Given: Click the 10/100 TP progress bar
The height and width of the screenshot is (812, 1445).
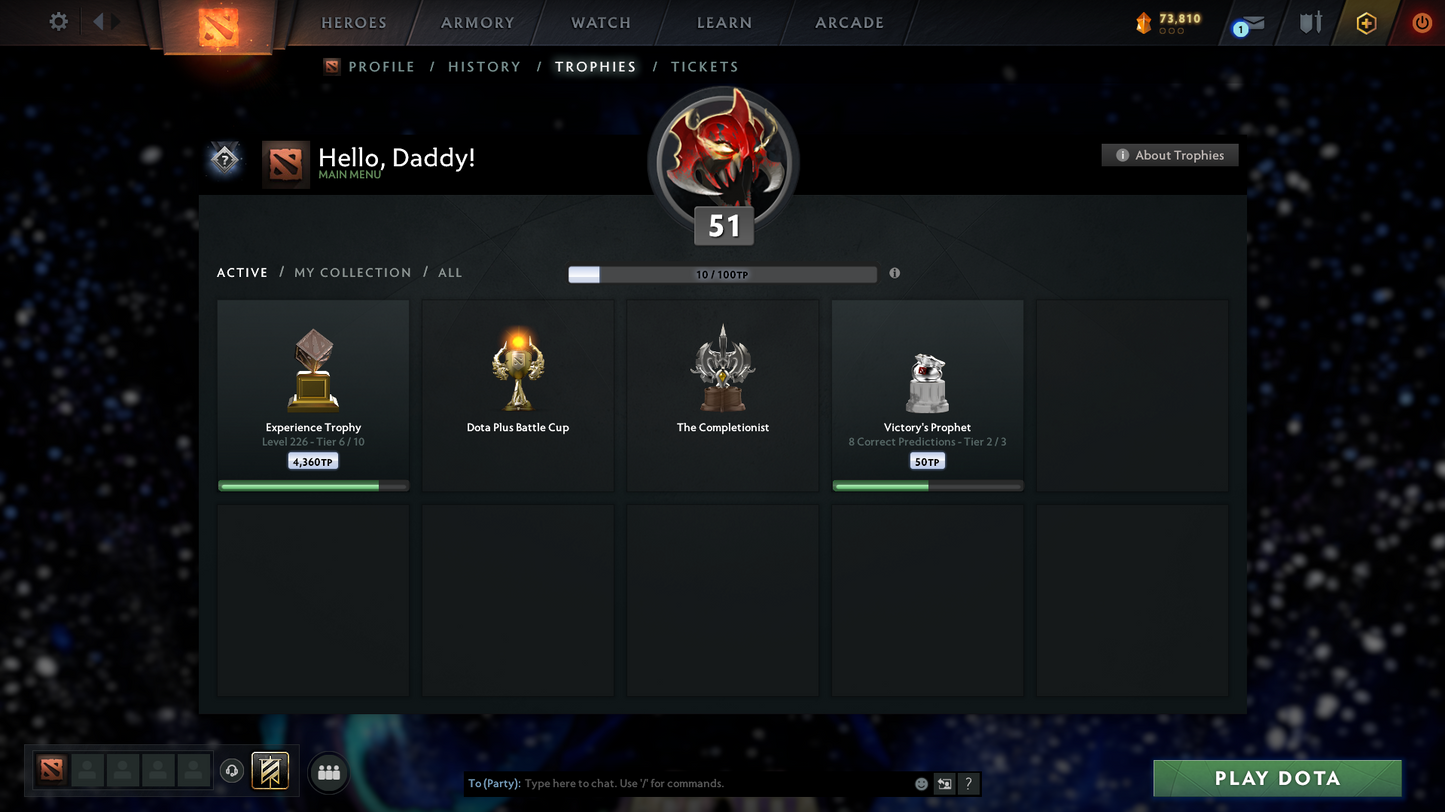Looking at the screenshot, I should tap(722, 274).
